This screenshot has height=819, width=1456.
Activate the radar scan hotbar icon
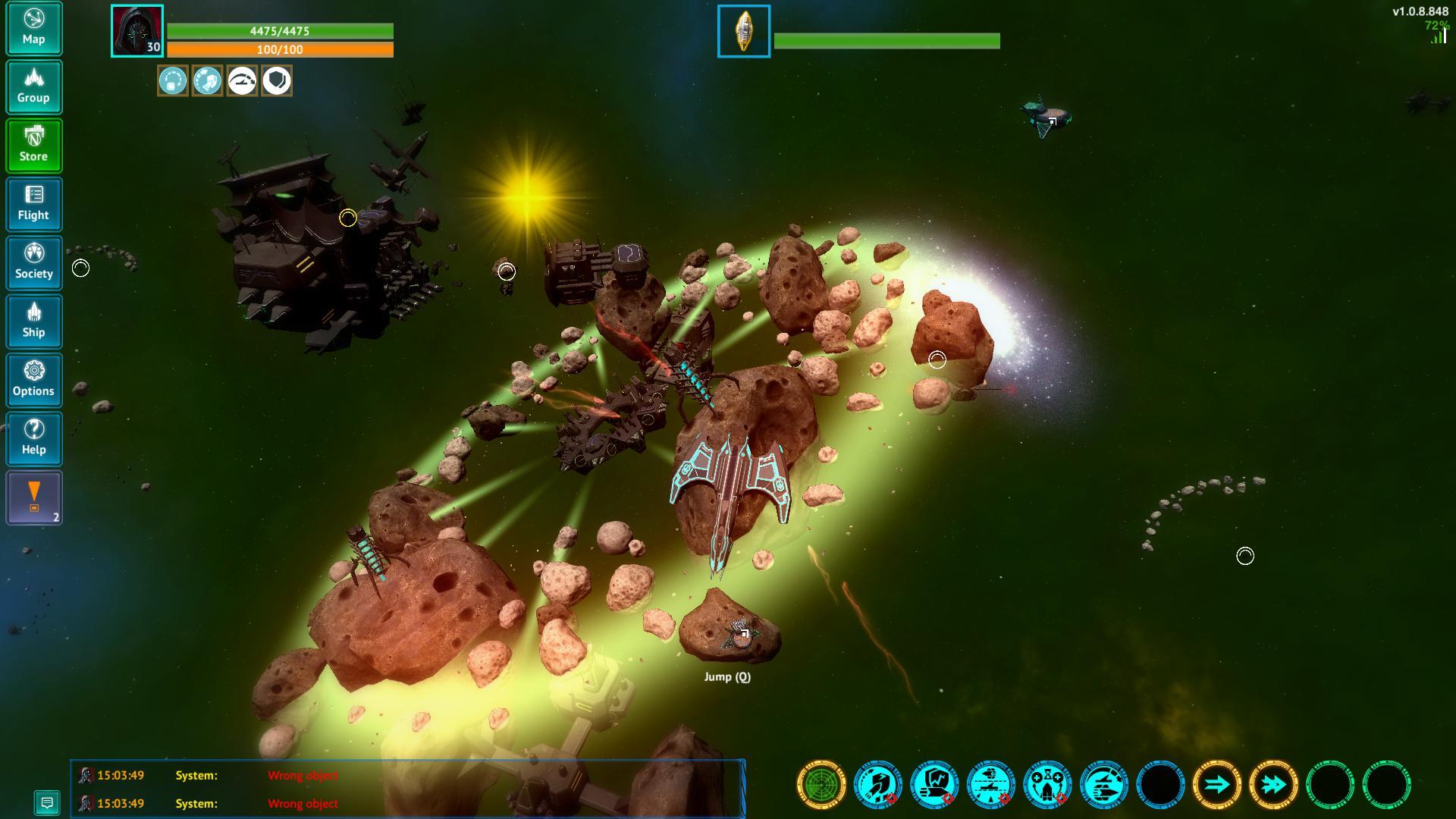click(x=821, y=786)
